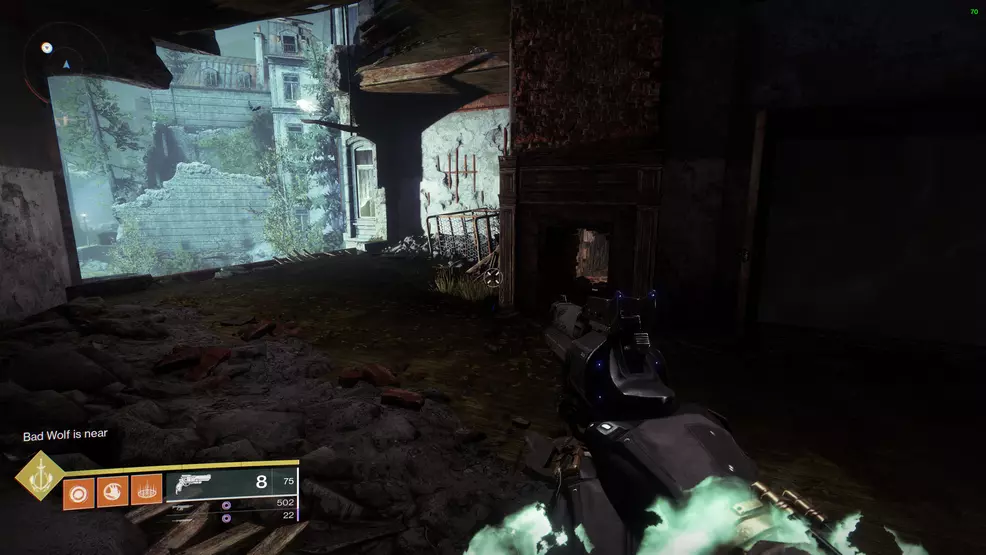
Task: Activate the golden sword super ability icon
Action: (x=40, y=475)
